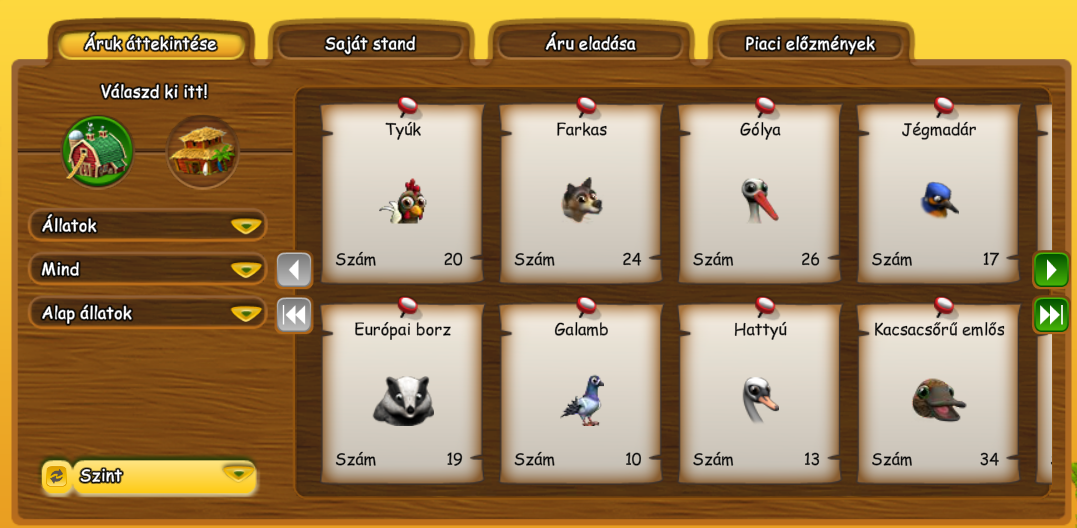This screenshot has width=1077, height=528.
Task: Show the Piaci előzmények tab
Action: (x=810, y=44)
